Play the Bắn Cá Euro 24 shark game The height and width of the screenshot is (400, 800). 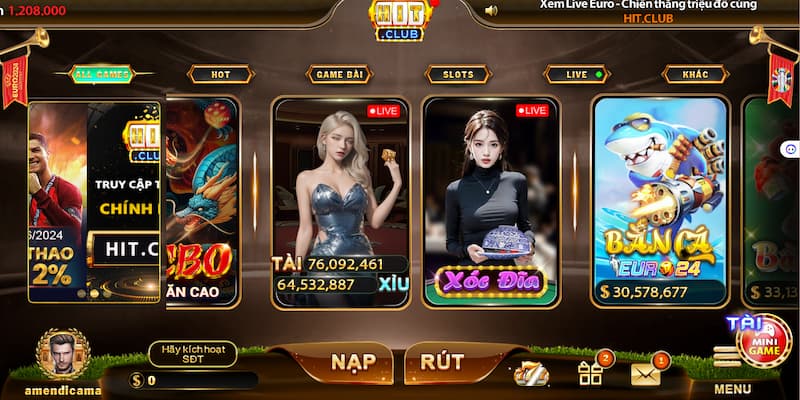tap(659, 200)
